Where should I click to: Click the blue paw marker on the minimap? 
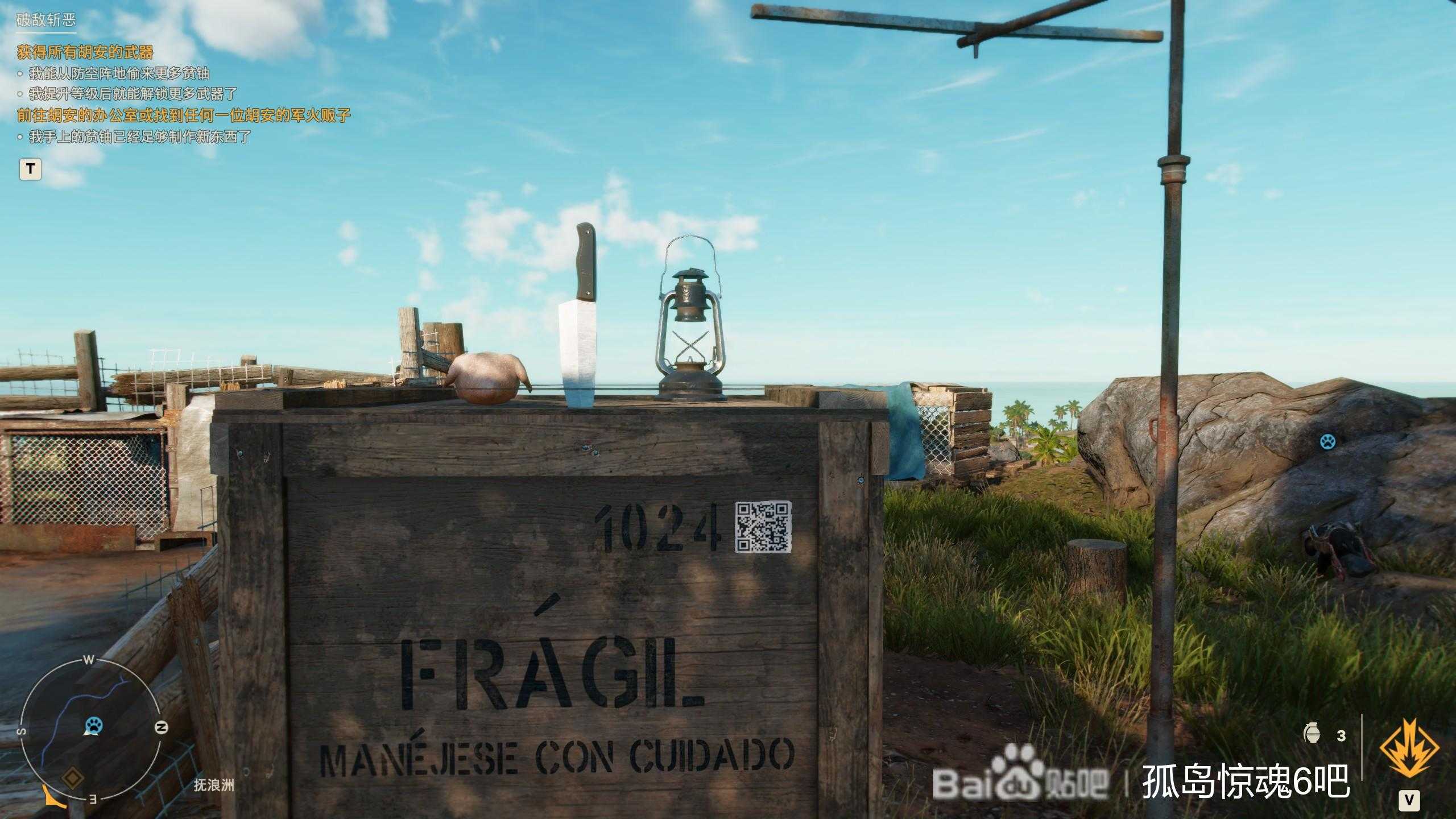coord(93,725)
